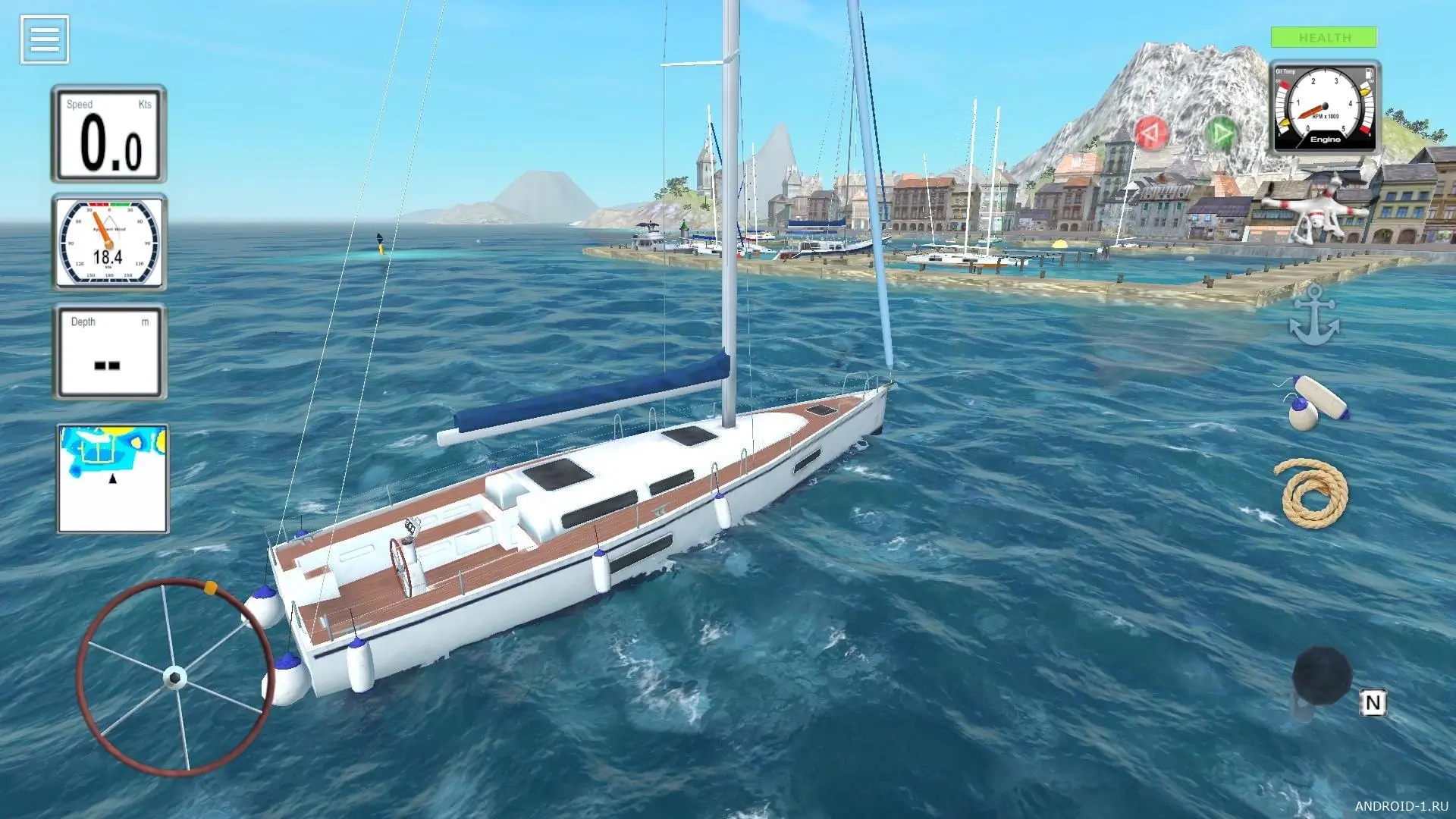Tap the Depth gauge panel

pos(109,352)
